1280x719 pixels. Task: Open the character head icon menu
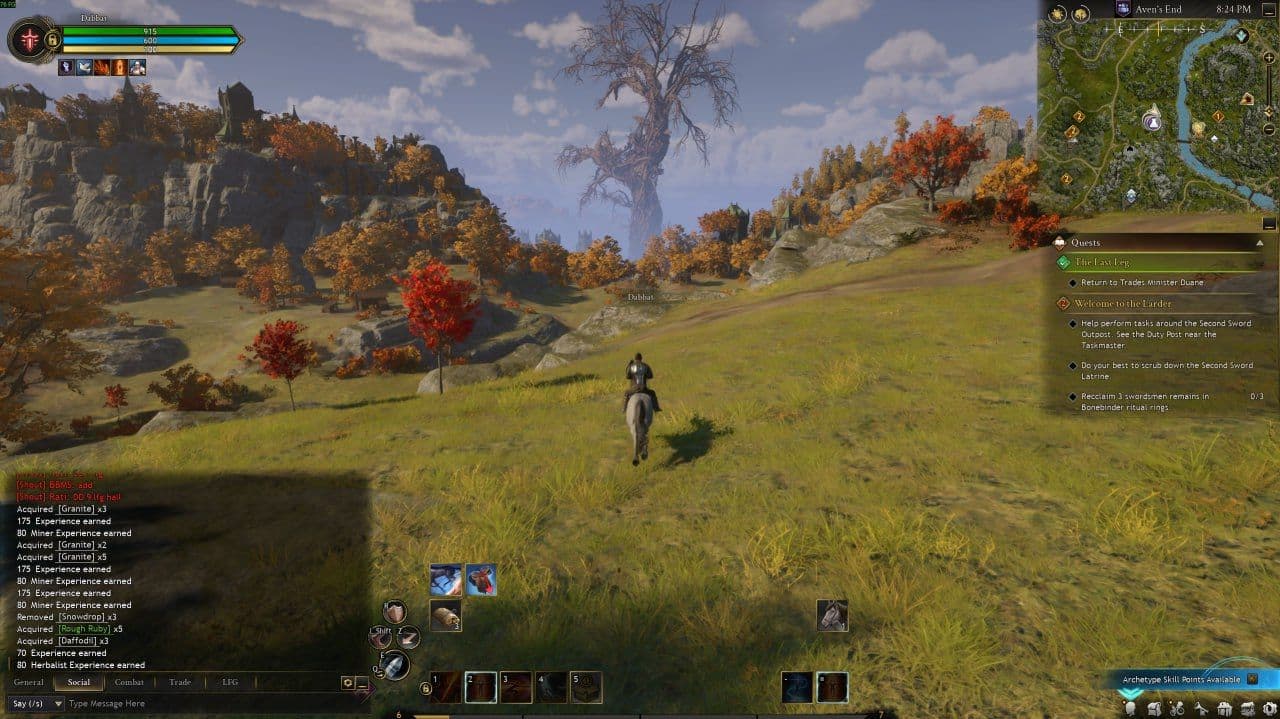click(1132, 709)
